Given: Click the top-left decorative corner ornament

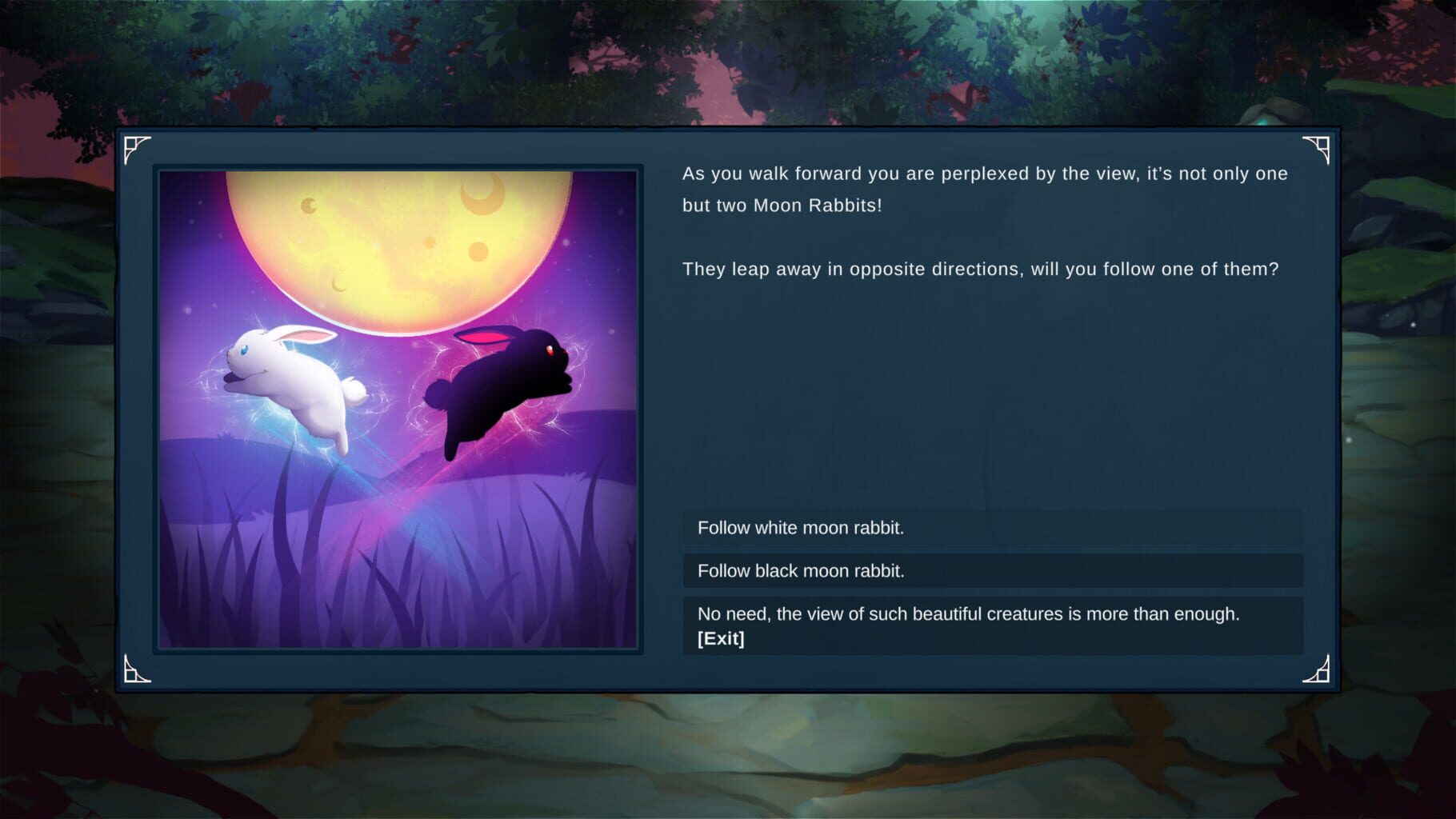Looking at the screenshot, I should (138, 149).
